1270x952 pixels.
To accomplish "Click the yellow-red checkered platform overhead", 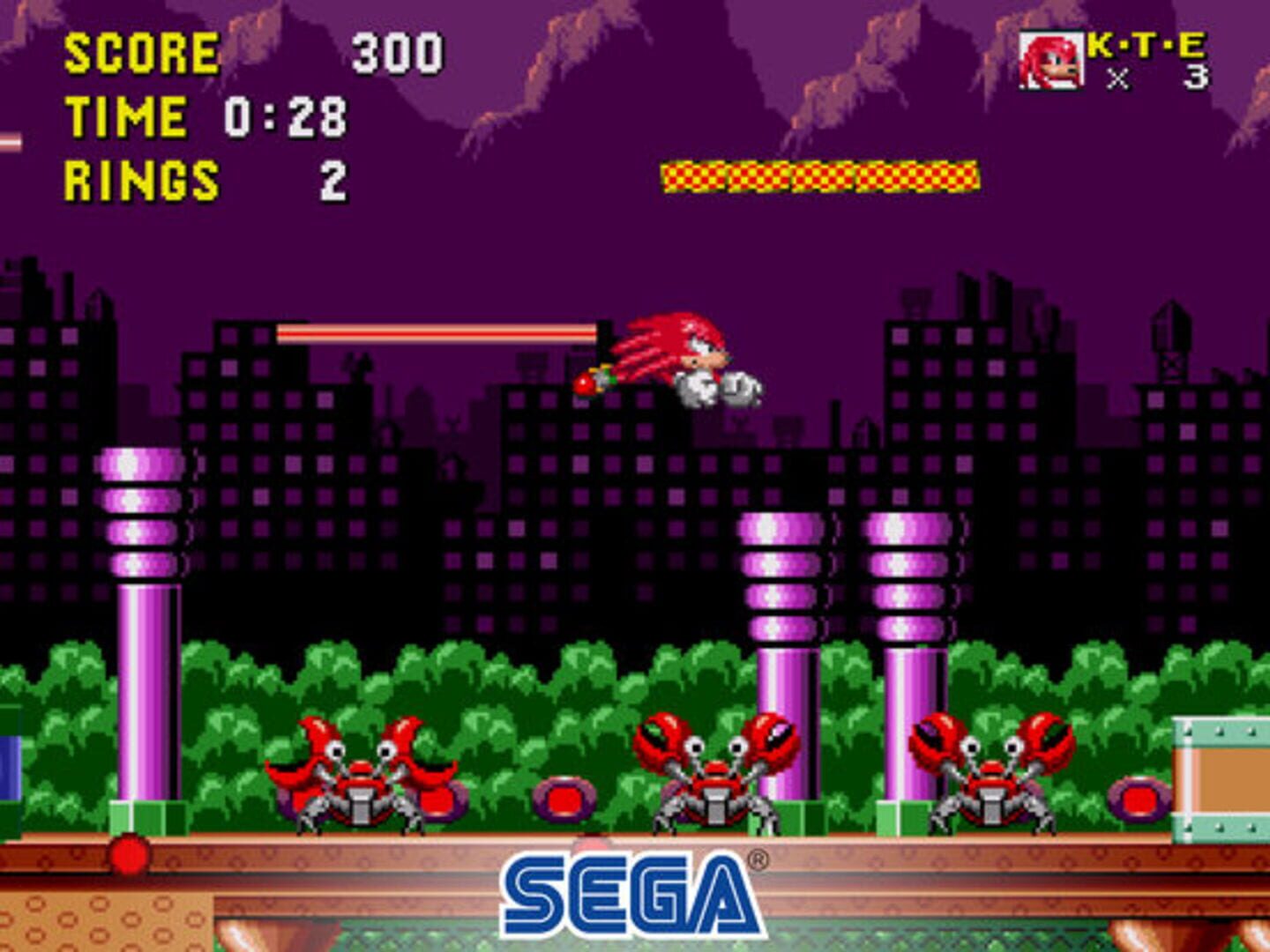I will pos(820,176).
